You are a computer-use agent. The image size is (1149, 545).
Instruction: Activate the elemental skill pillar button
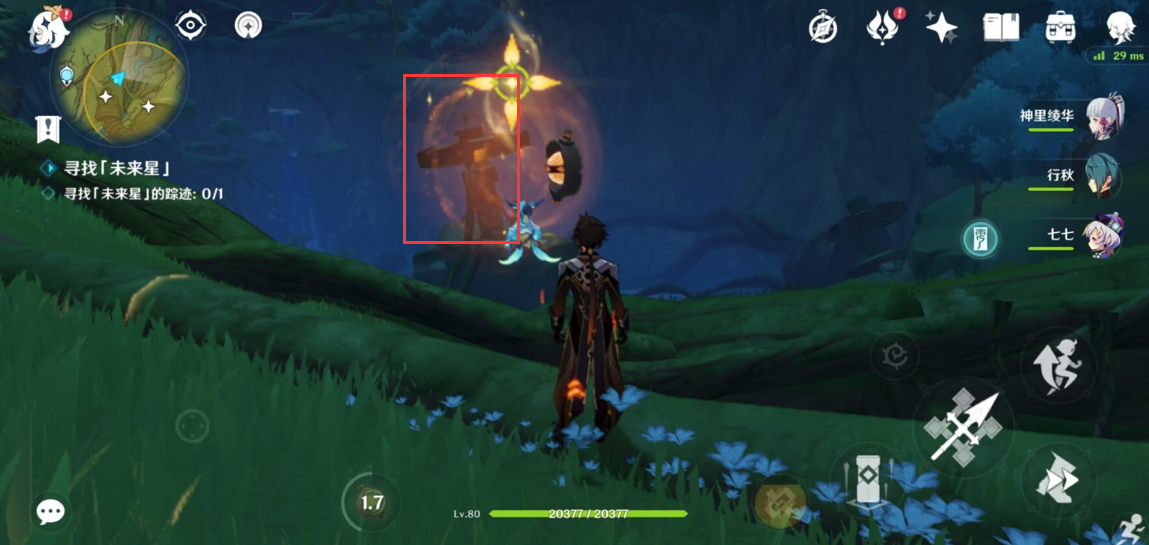pyautogui.click(x=867, y=482)
